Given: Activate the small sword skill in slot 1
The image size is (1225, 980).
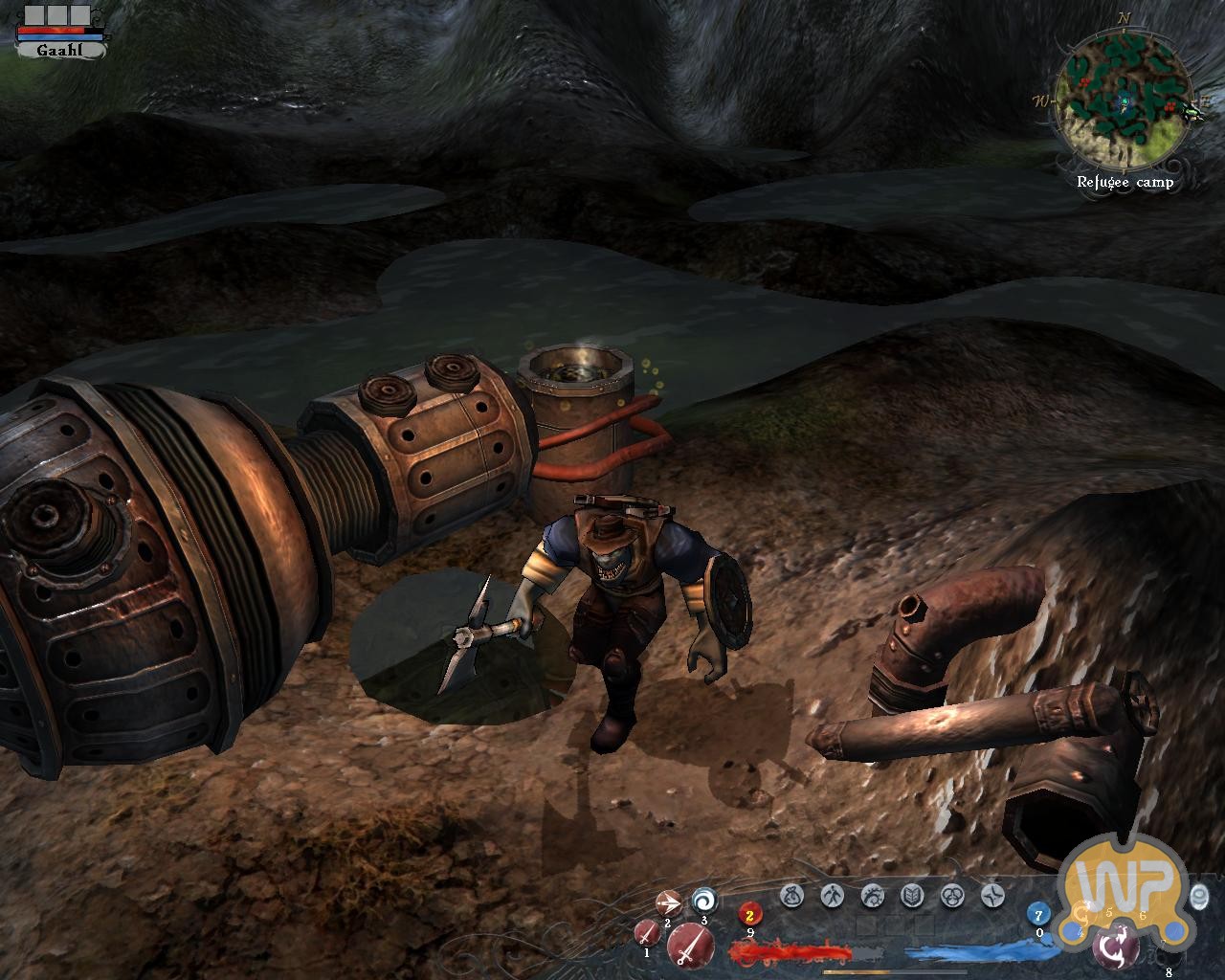Looking at the screenshot, I should point(648,930).
